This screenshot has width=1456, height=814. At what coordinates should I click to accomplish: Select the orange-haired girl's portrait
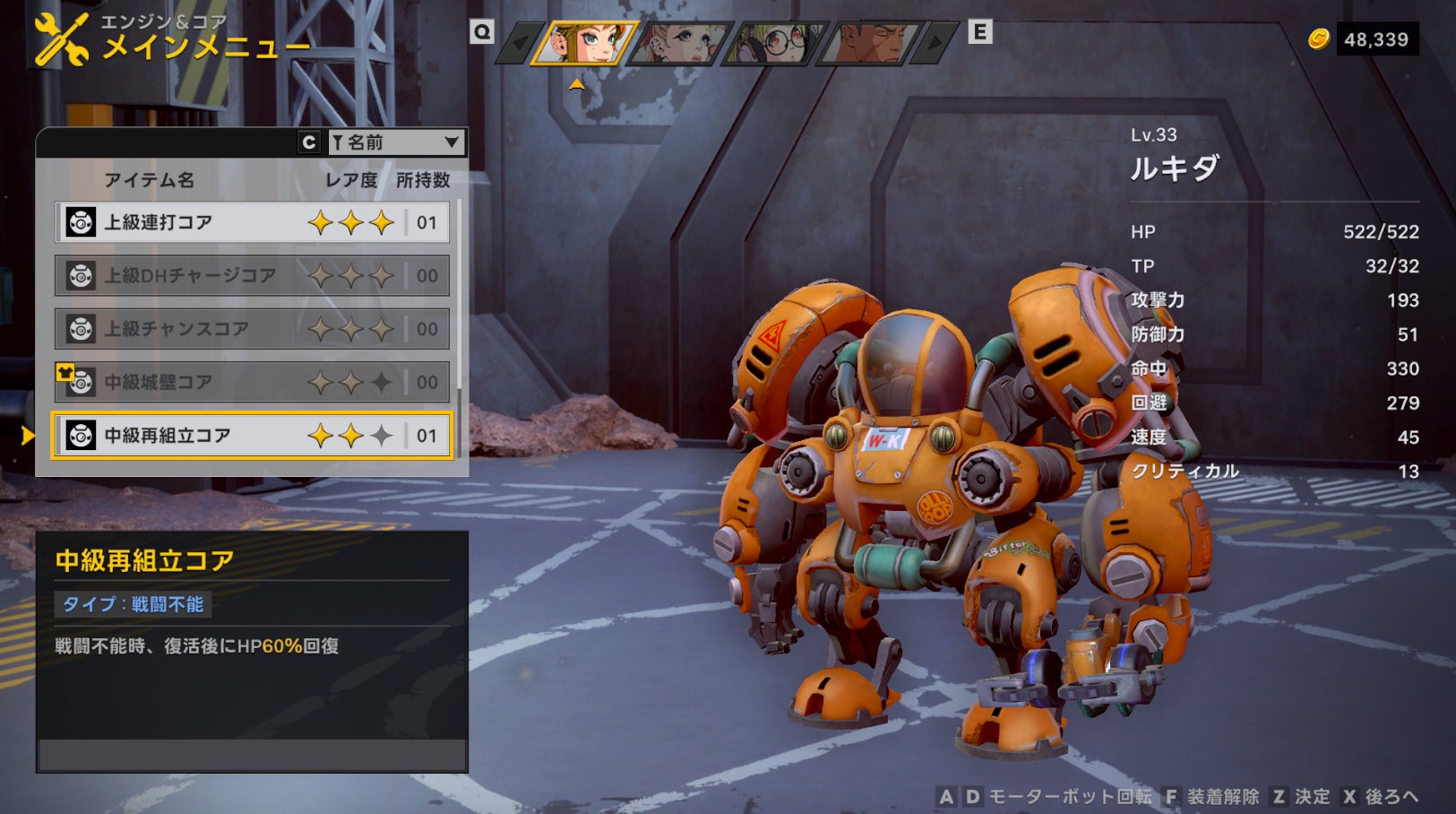pos(584,42)
